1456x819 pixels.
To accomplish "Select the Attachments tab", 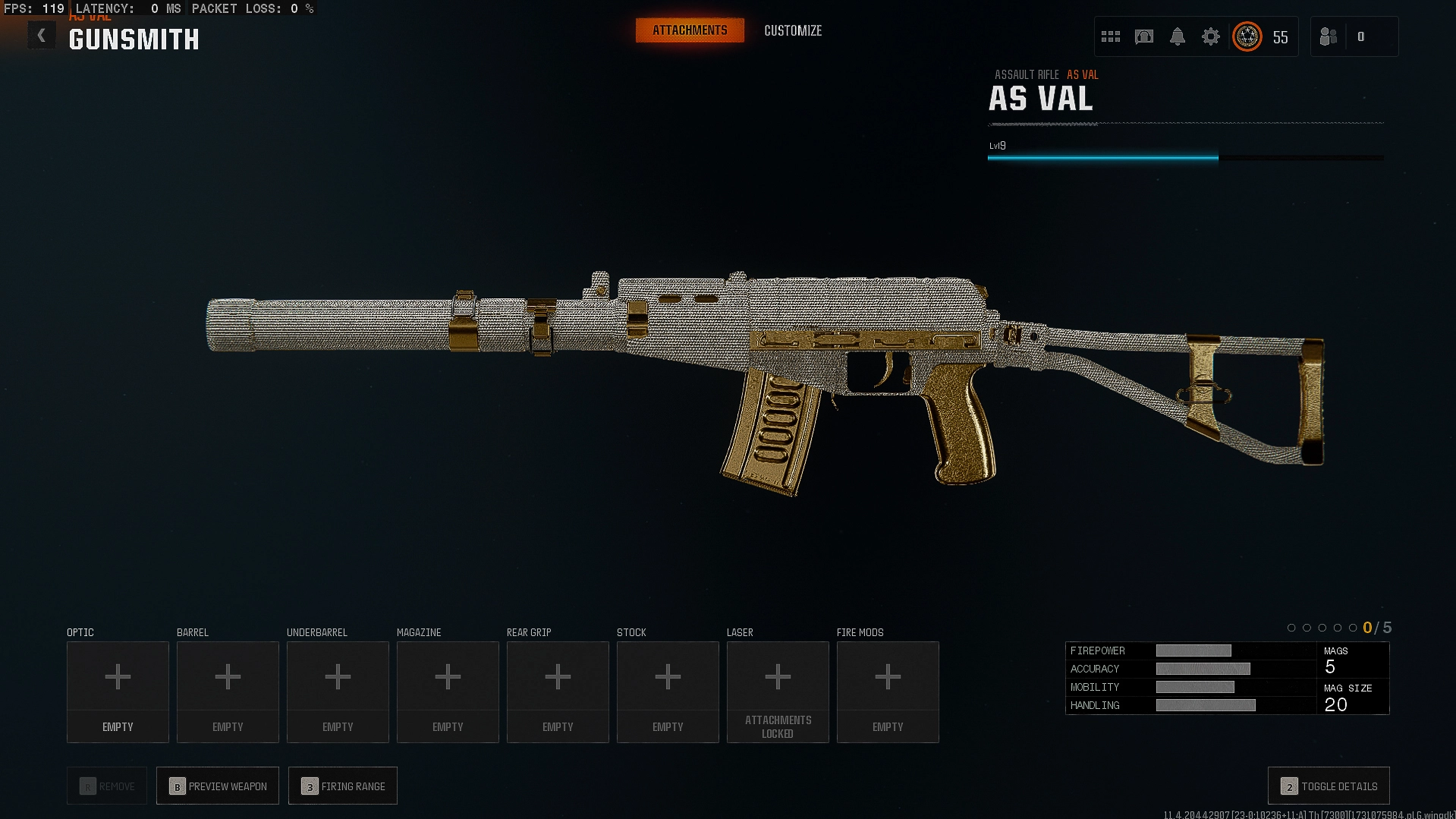I will 690,30.
